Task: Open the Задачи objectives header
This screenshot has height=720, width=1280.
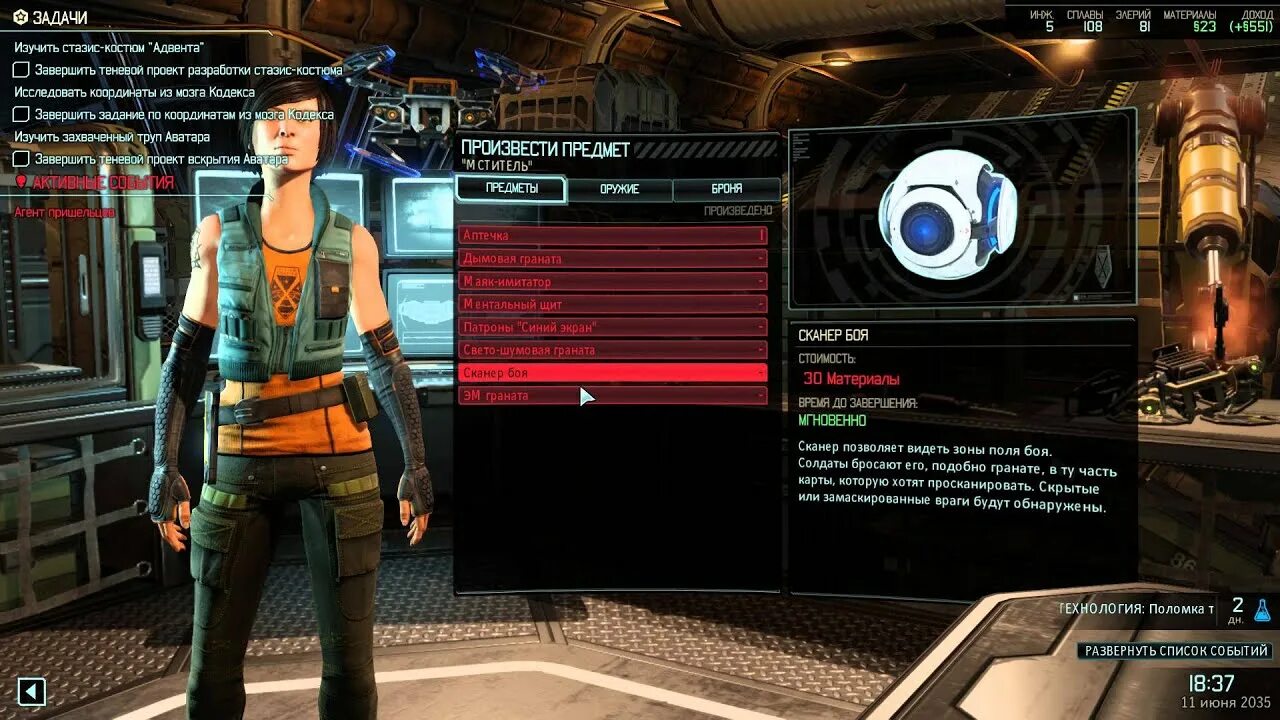Action: 58,18
